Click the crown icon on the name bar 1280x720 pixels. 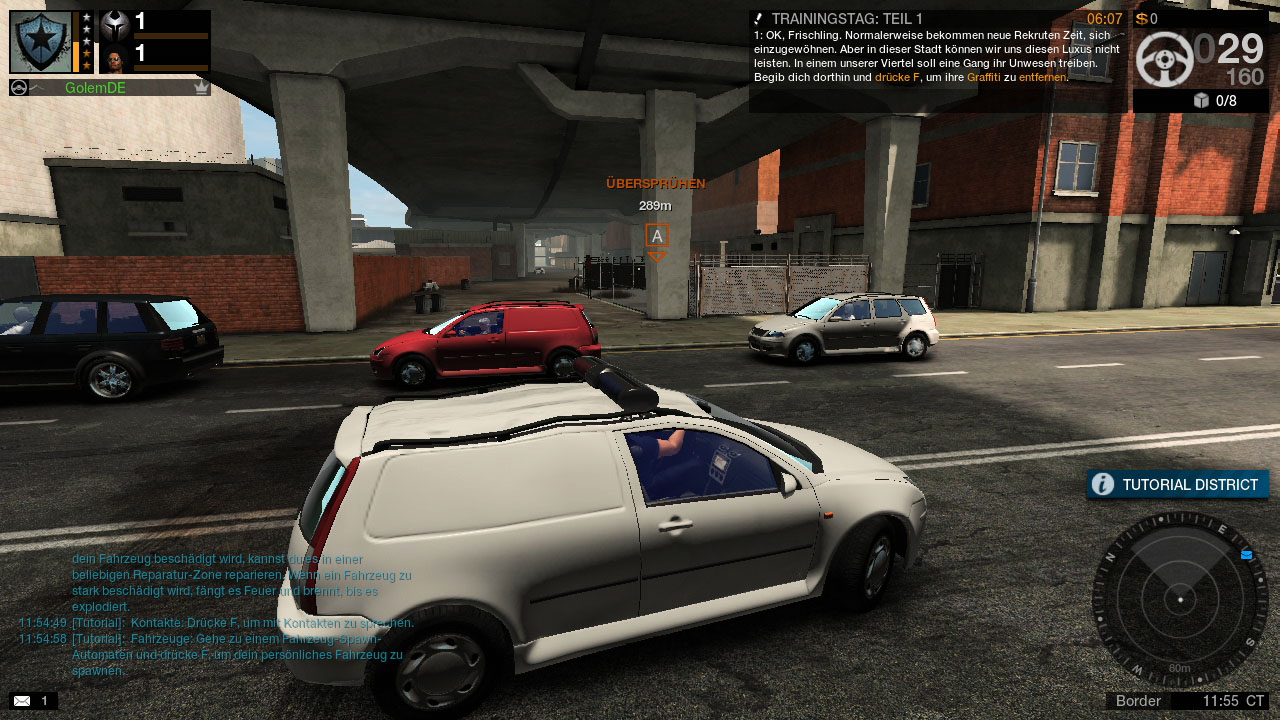pyautogui.click(x=200, y=88)
